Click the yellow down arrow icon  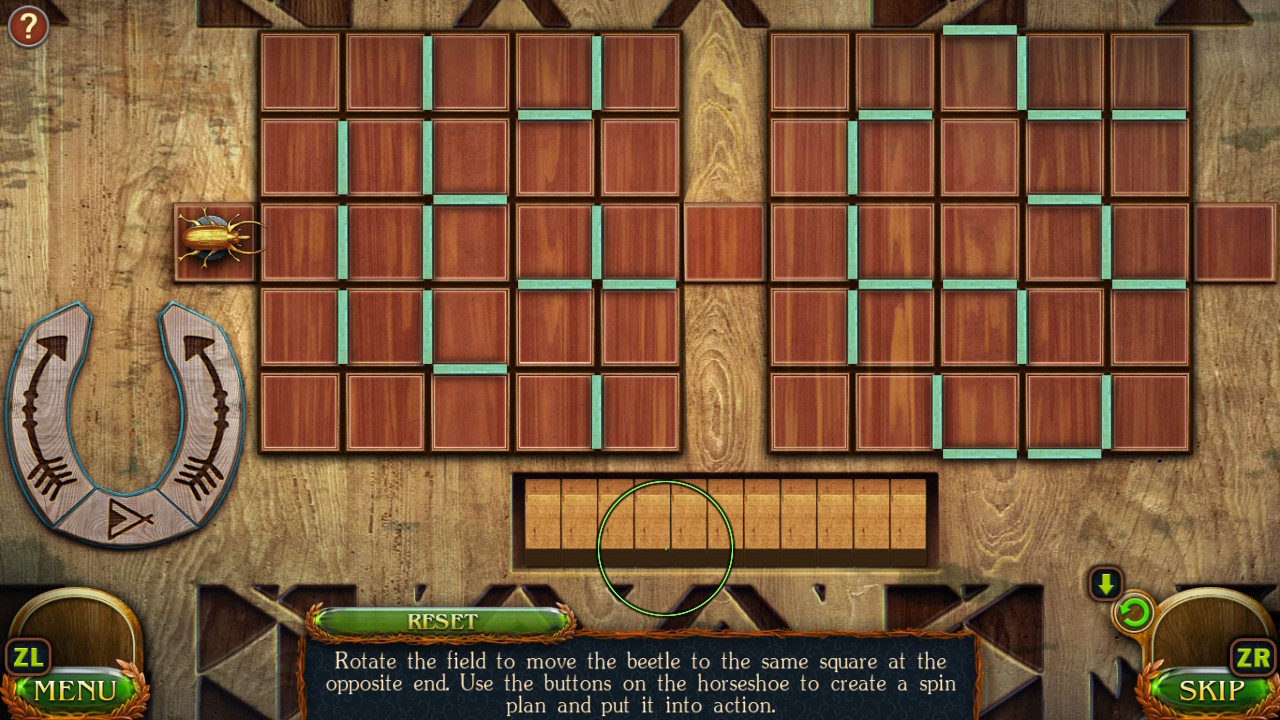pyautogui.click(x=1106, y=583)
